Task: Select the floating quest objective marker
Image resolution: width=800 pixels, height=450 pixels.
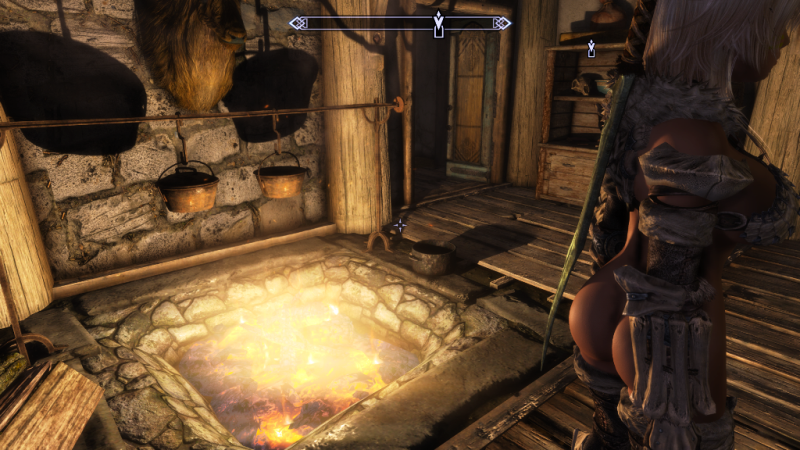Action: [x=592, y=48]
